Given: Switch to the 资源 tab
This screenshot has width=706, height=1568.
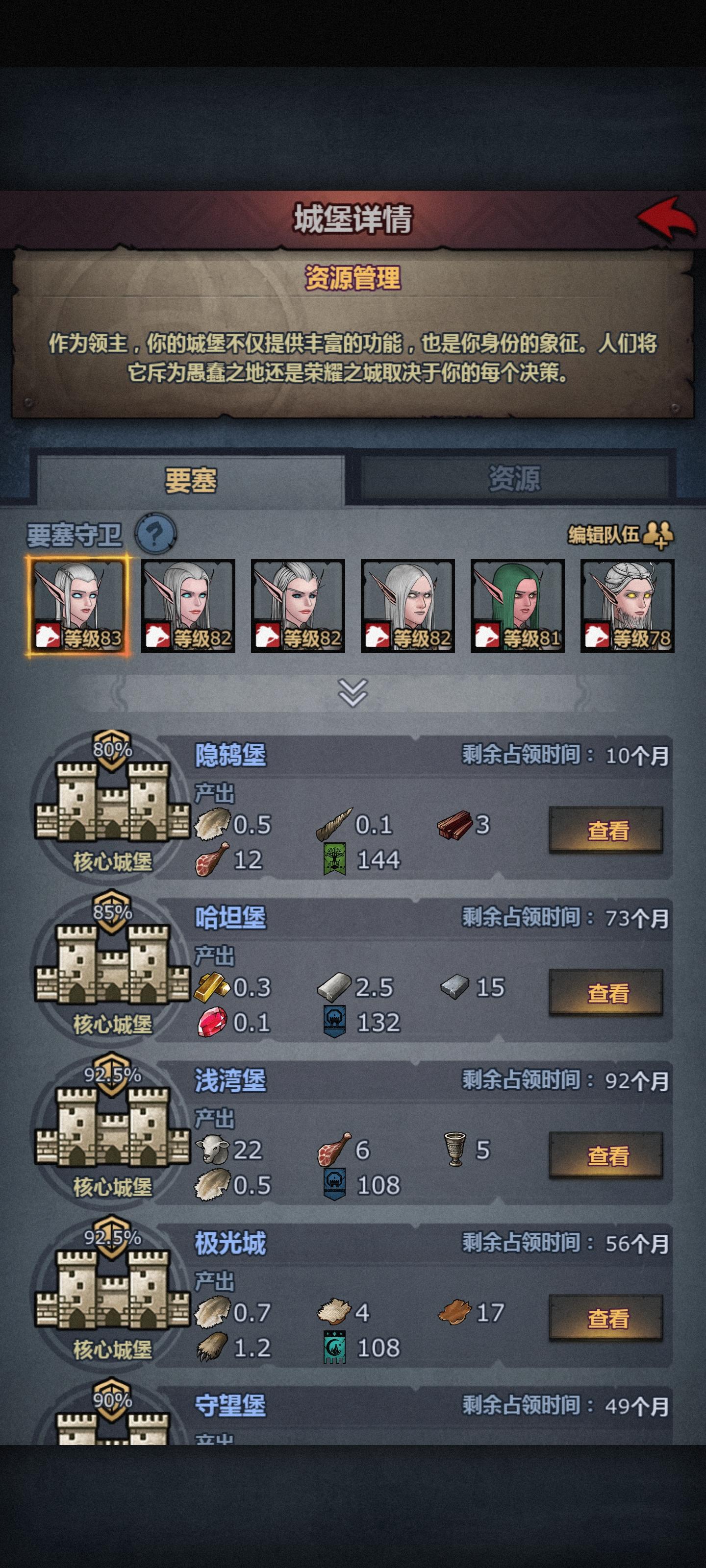Looking at the screenshot, I should 515,480.
